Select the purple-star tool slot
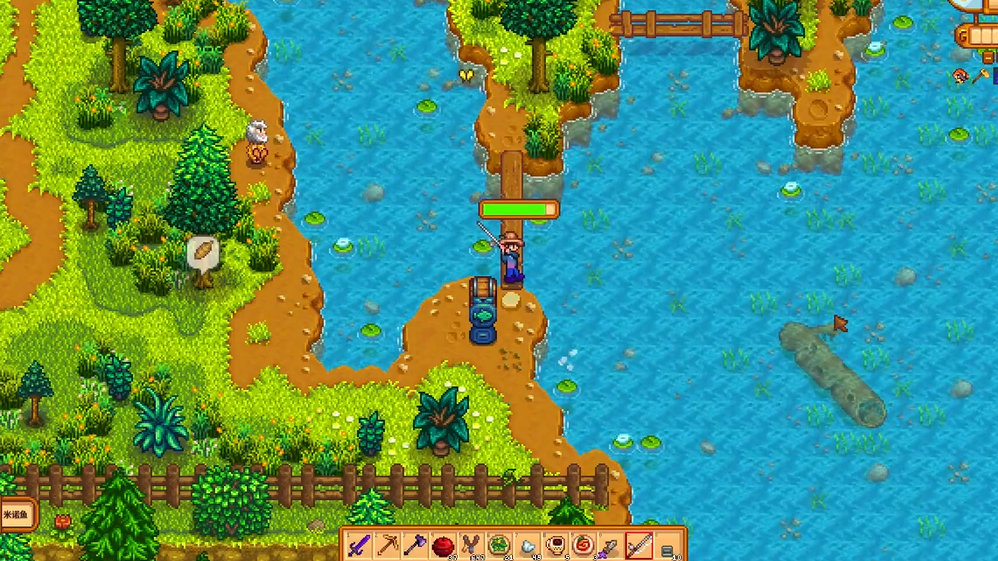The height and width of the screenshot is (561, 998). (611, 547)
